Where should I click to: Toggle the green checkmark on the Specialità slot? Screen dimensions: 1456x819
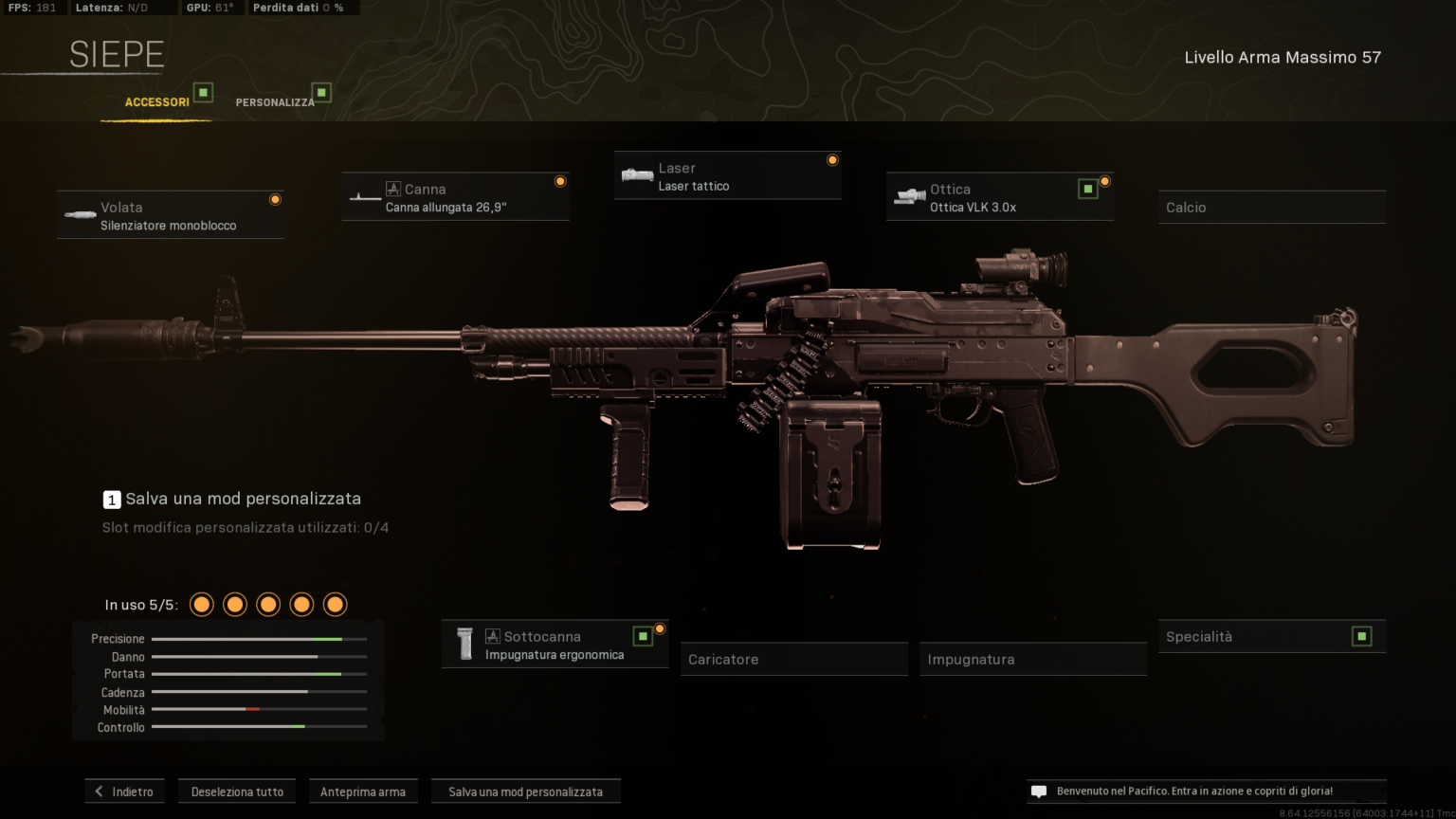coord(1362,636)
